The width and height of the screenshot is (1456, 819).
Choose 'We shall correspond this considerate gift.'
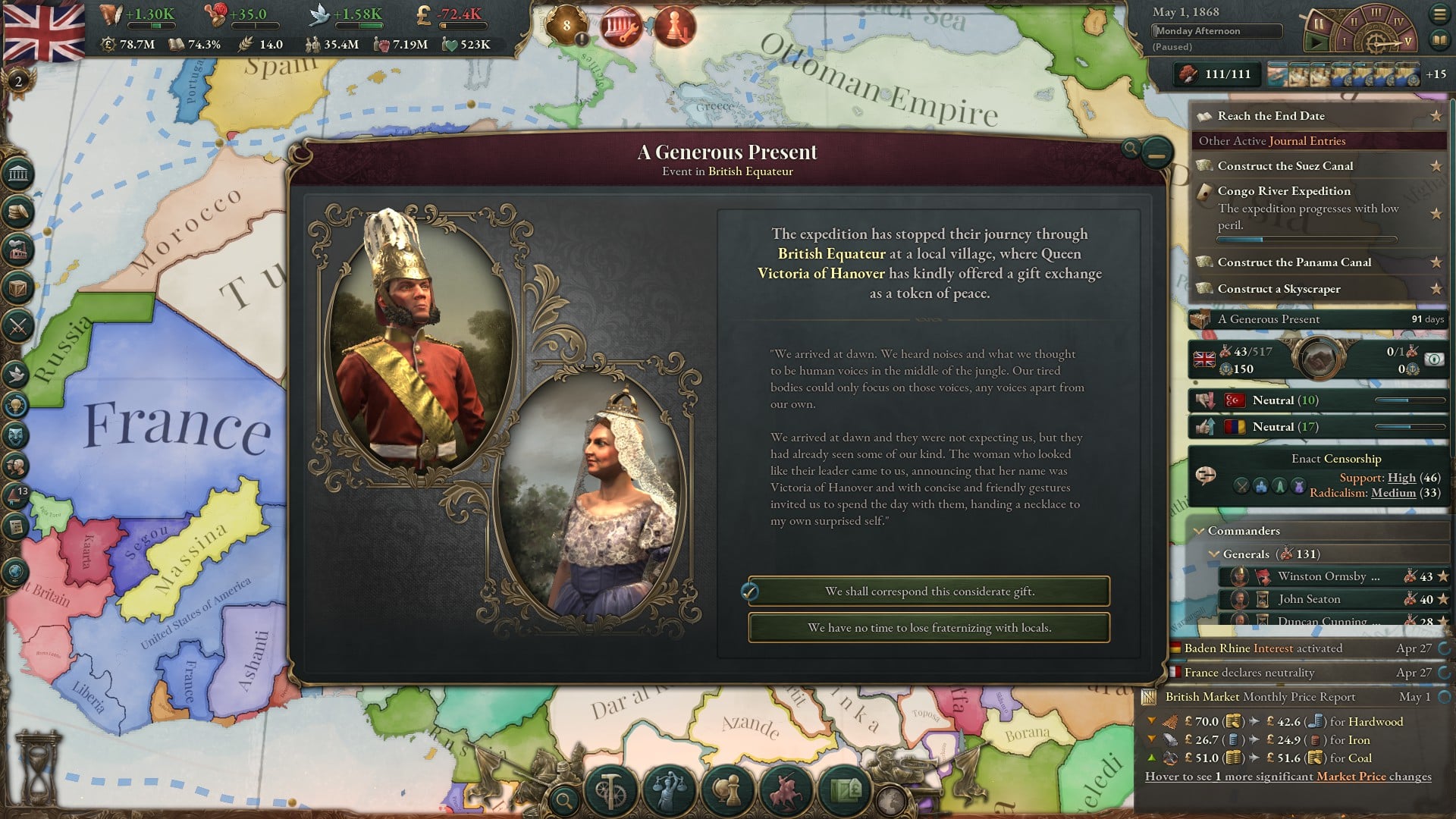point(929,591)
